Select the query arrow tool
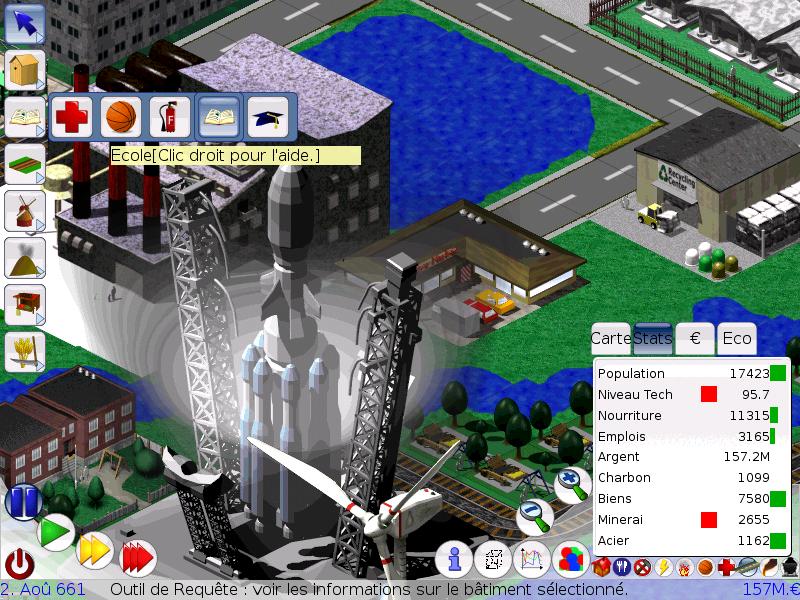 (x=25, y=23)
